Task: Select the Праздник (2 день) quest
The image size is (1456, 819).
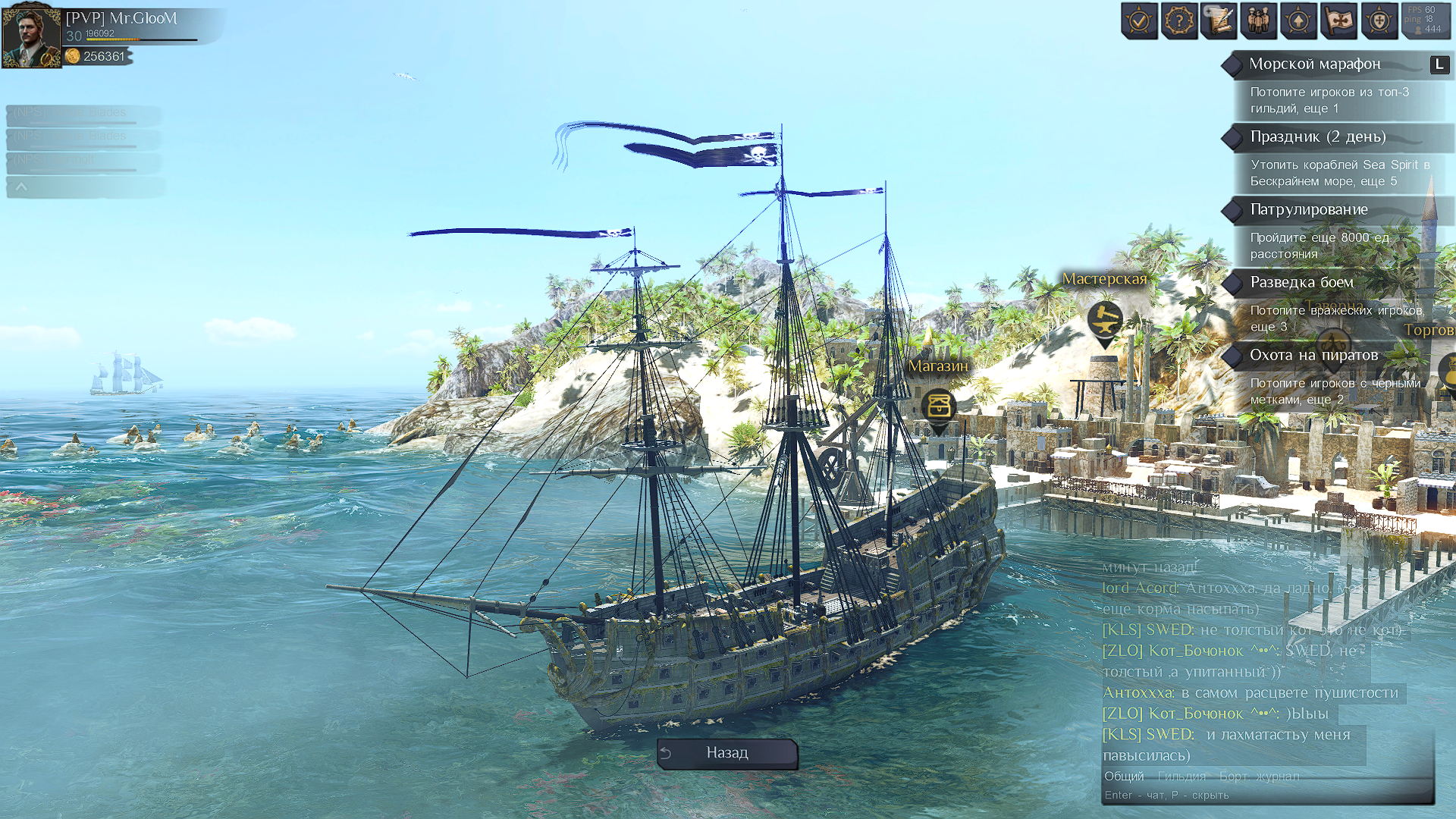Action: (x=1317, y=137)
